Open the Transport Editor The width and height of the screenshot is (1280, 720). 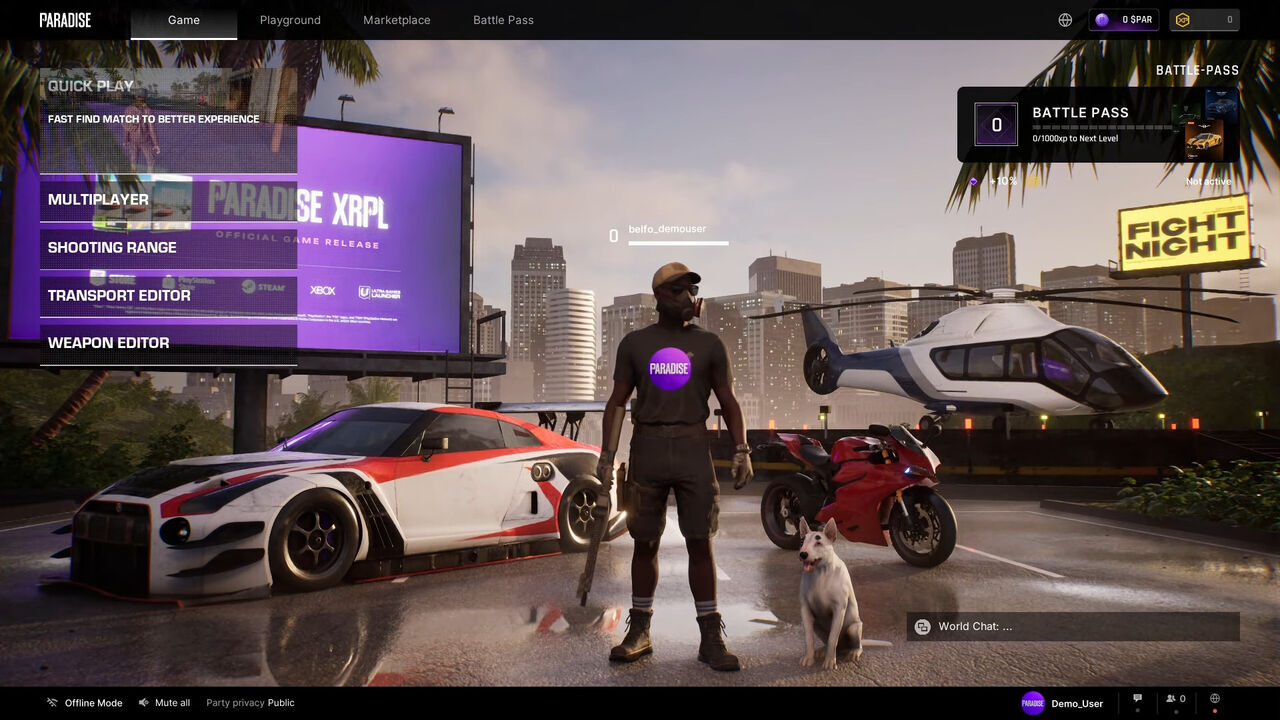coord(168,296)
